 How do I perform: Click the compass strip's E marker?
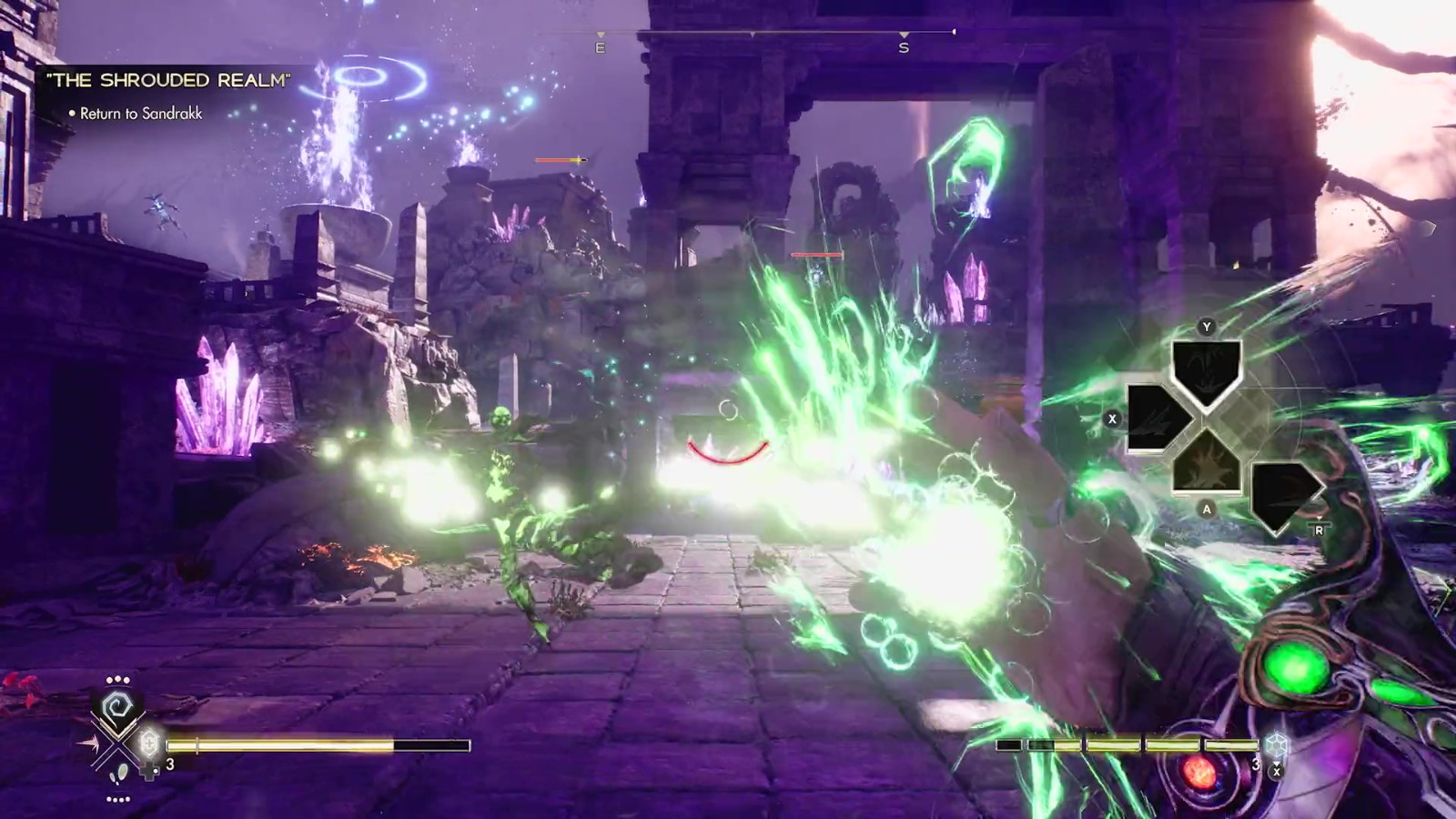(x=600, y=46)
